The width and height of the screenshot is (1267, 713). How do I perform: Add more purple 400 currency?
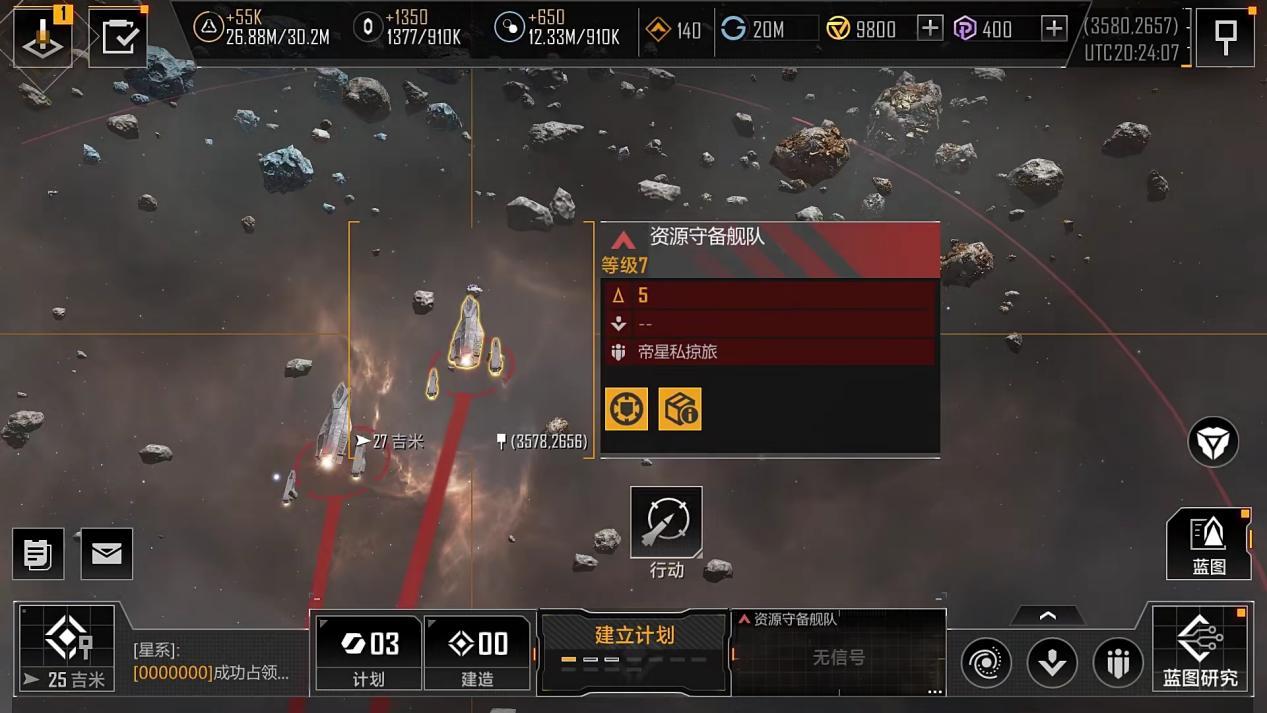1053,28
